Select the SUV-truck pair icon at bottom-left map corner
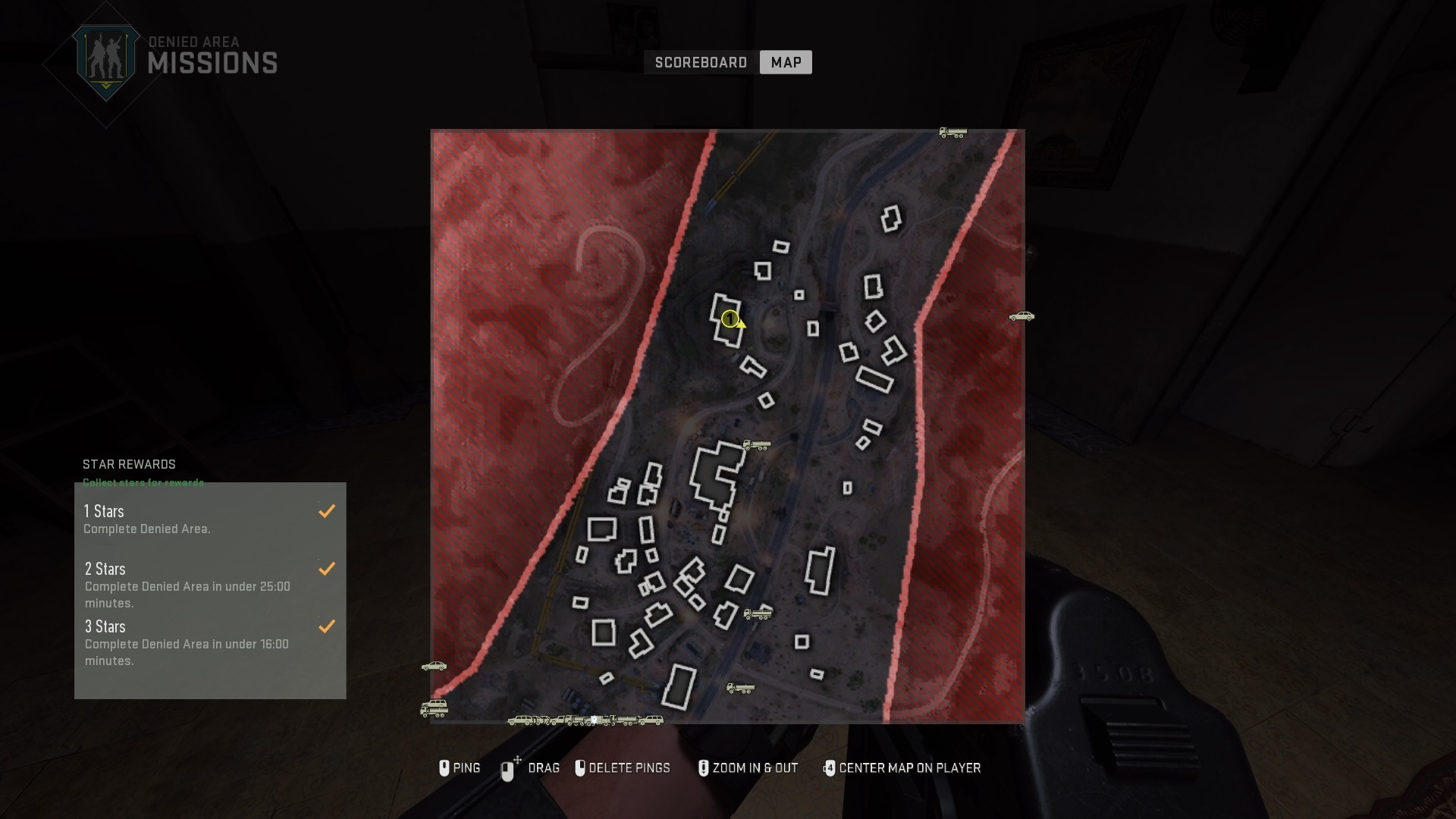 click(x=434, y=709)
